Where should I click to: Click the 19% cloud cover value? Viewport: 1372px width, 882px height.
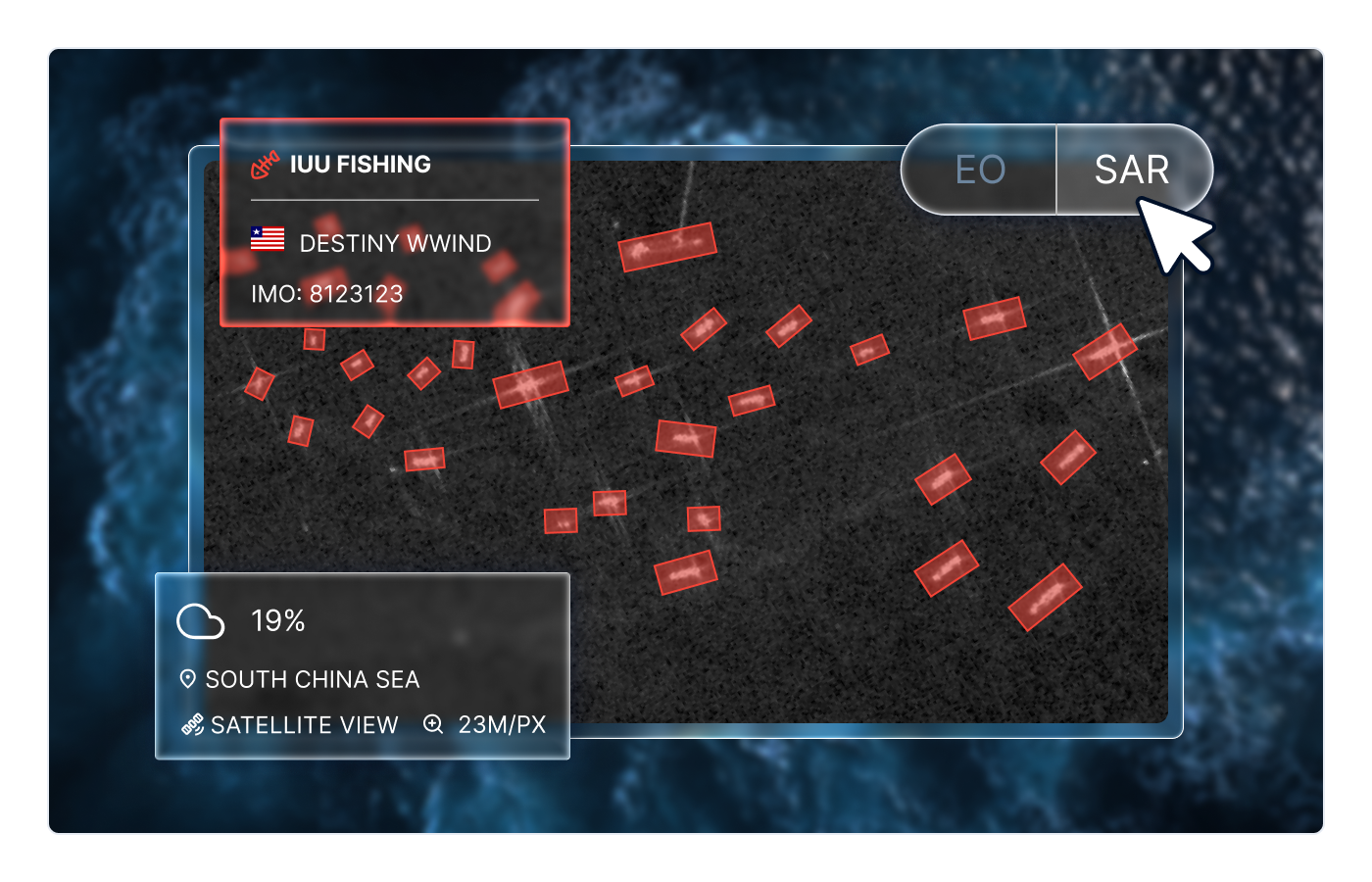point(277,619)
